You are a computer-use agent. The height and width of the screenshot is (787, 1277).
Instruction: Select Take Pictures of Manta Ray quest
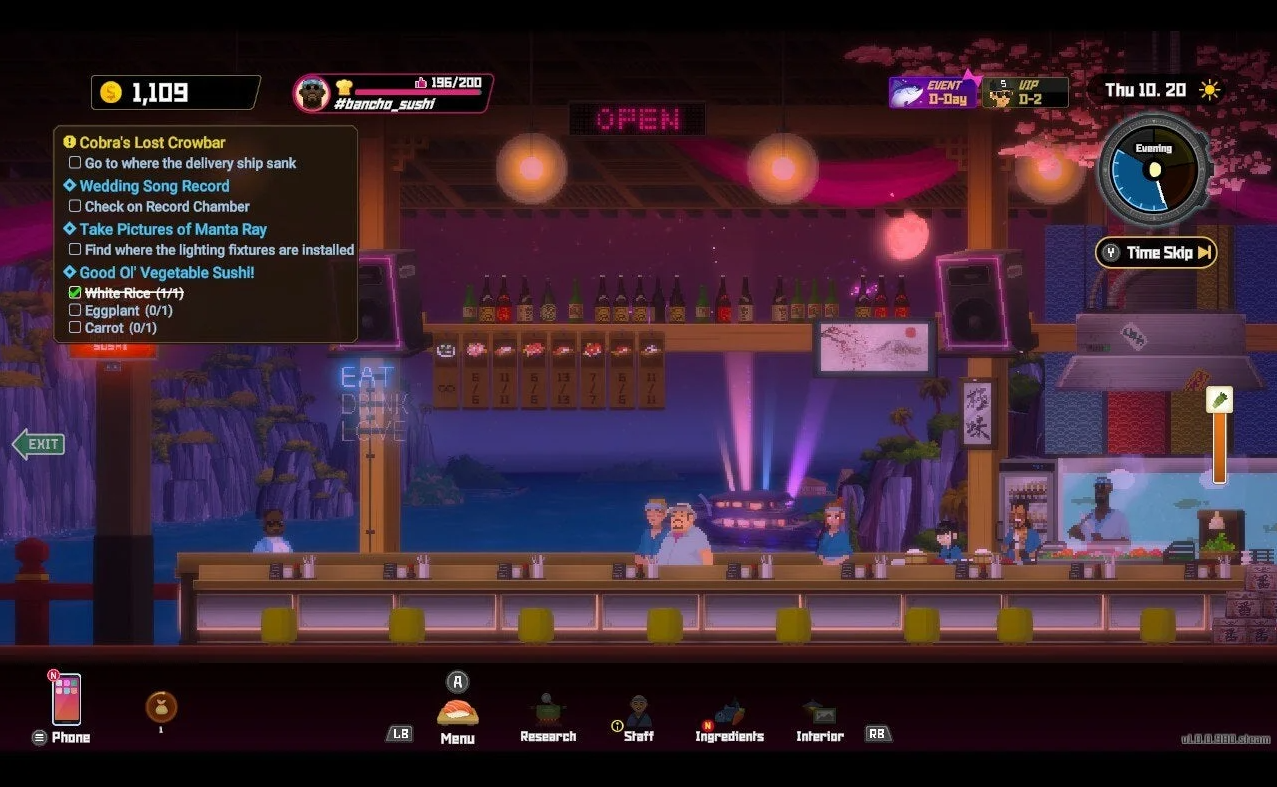point(172,229)
